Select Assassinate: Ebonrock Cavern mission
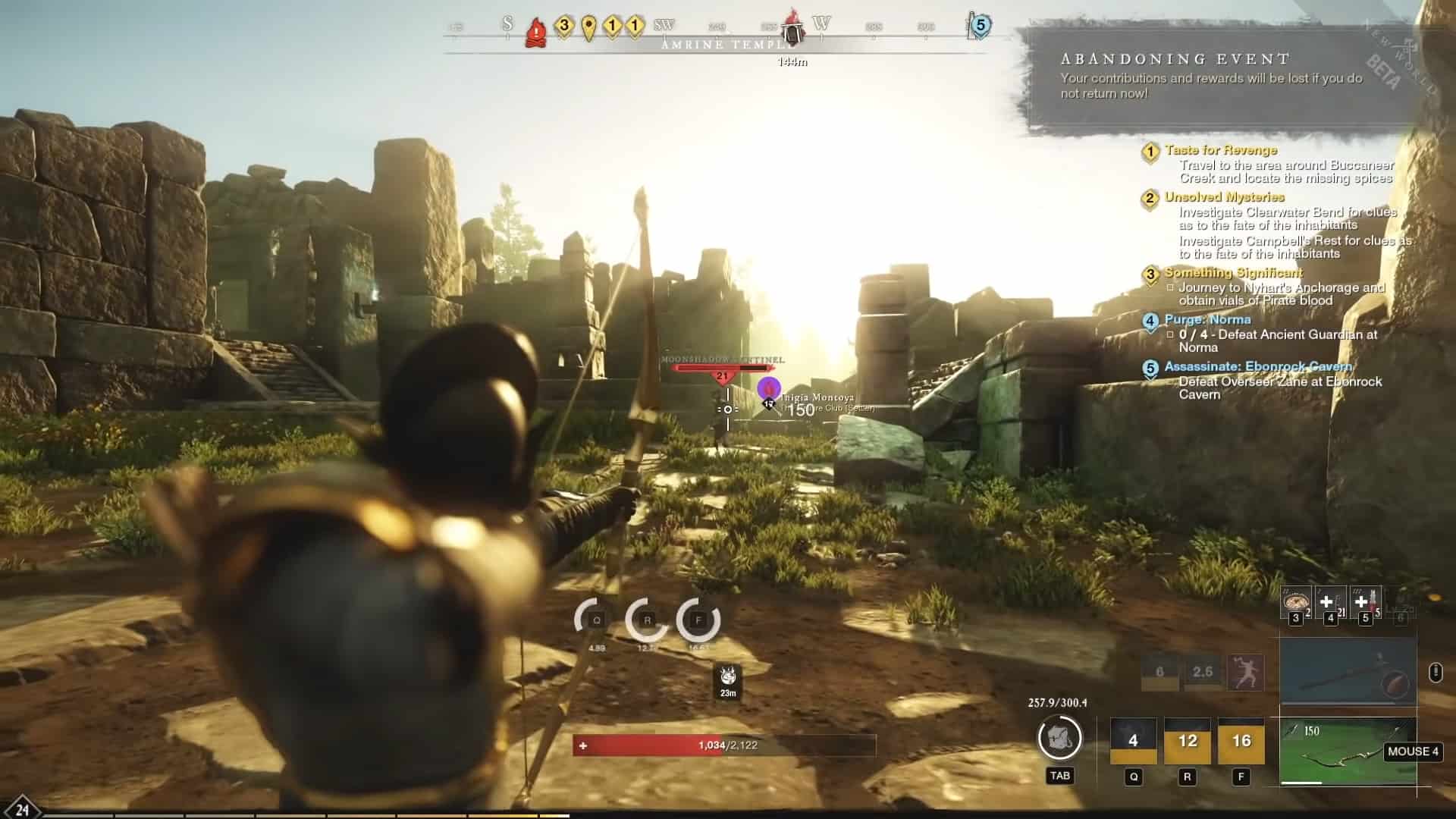Image resolution: width=1456 pixels, height=819 pixels. [1257, 367]
